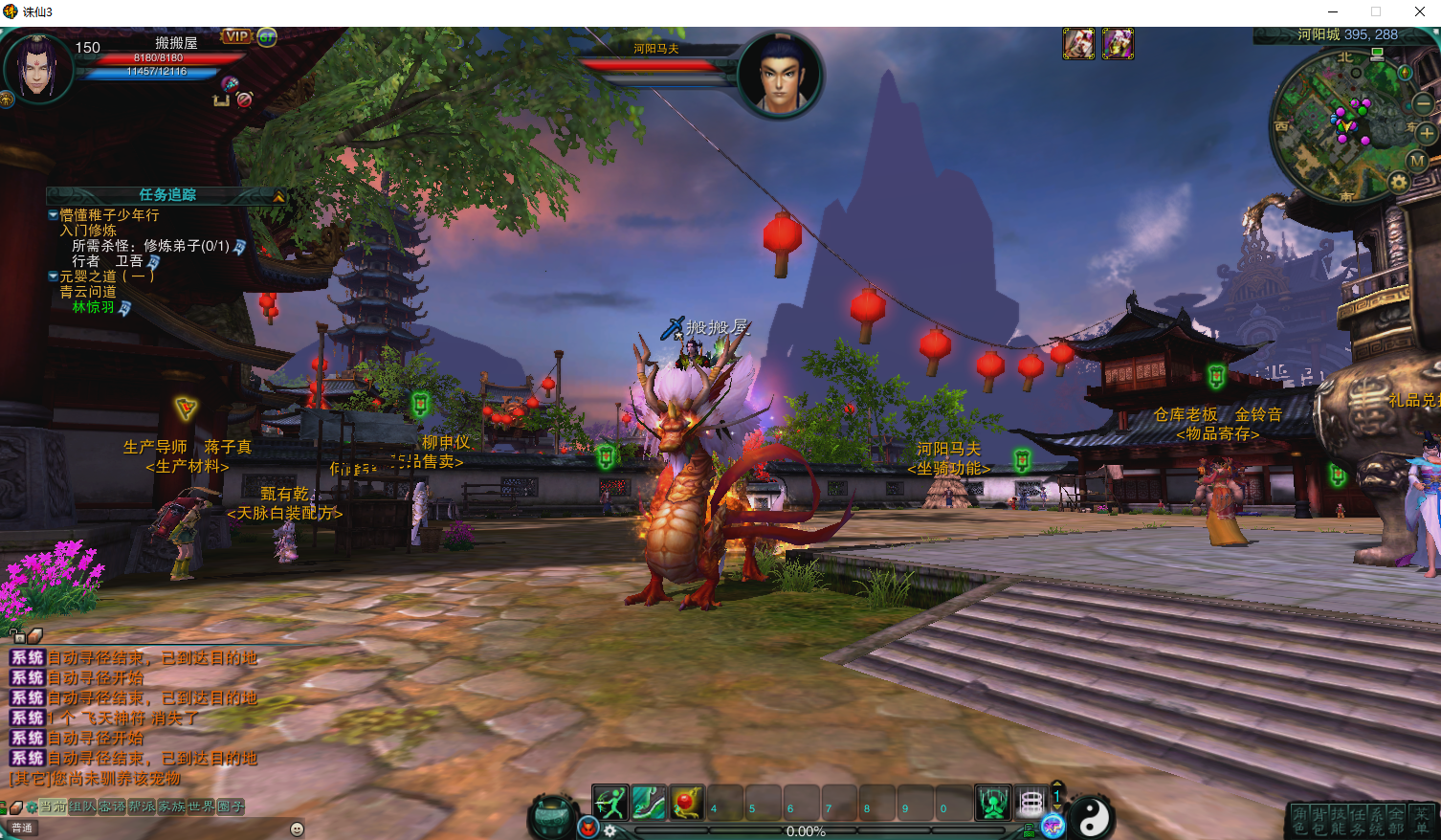Image resolution: width=1441 pixels, height=840 pixels.
Task: Click the 林惊羽 quest tracker link
Action: pyautogui.click(x=93, y=307)
